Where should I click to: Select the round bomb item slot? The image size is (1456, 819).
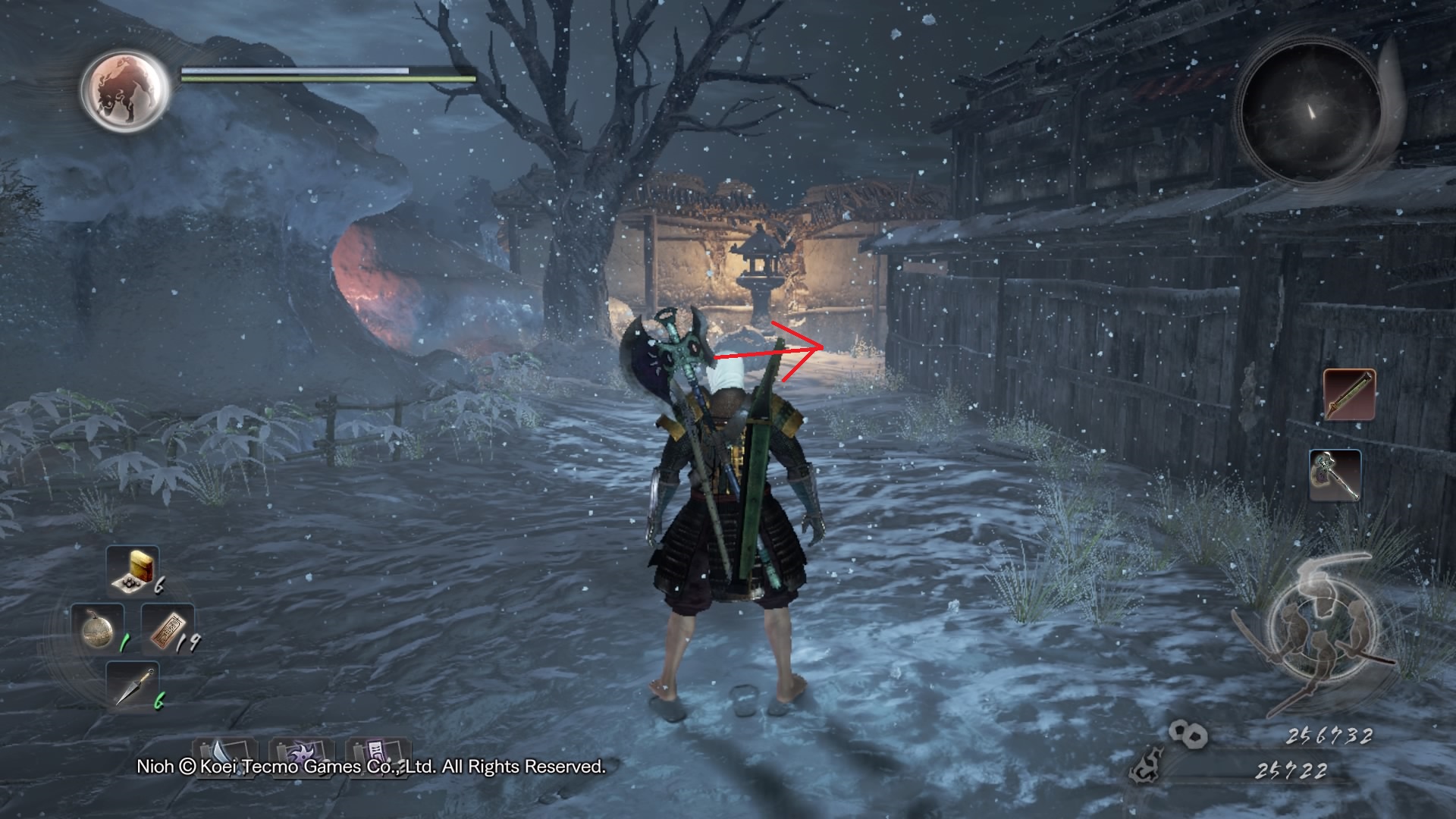(x=97, y=629)
